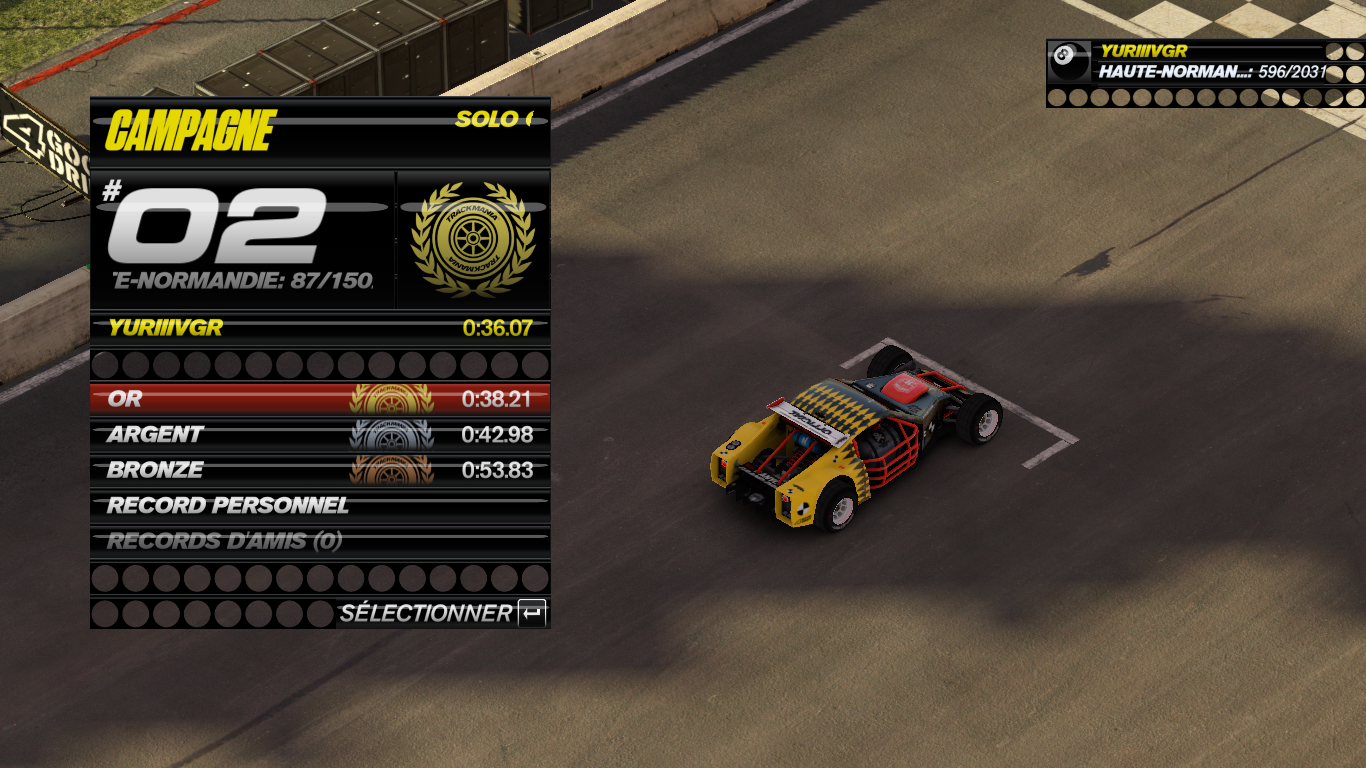Choose the ARGENT silver medal row
Viewport: 1366px width, 768px height.
click(x=320, y=435)
